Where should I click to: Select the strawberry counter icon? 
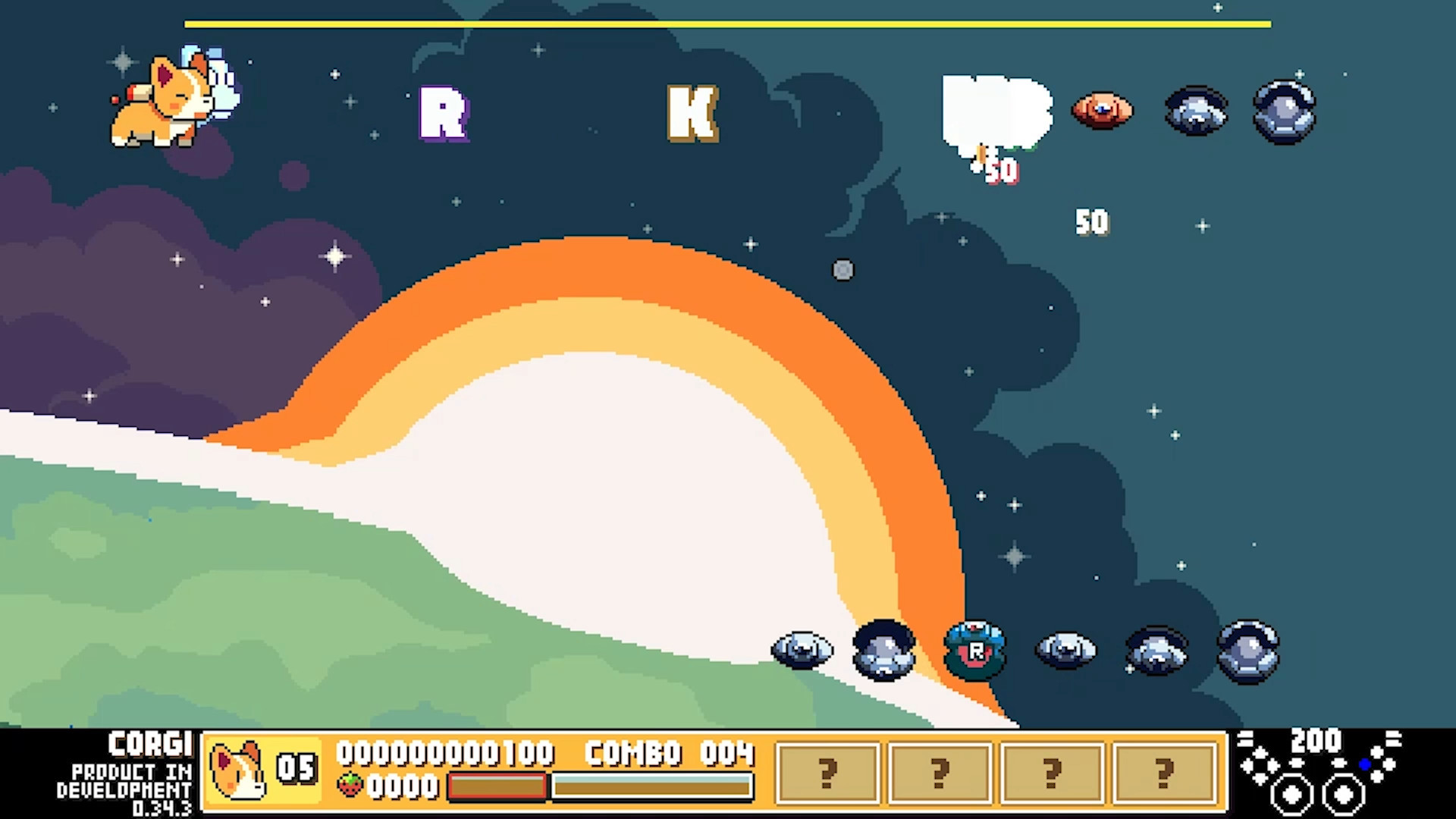click(x=350, y=787)
